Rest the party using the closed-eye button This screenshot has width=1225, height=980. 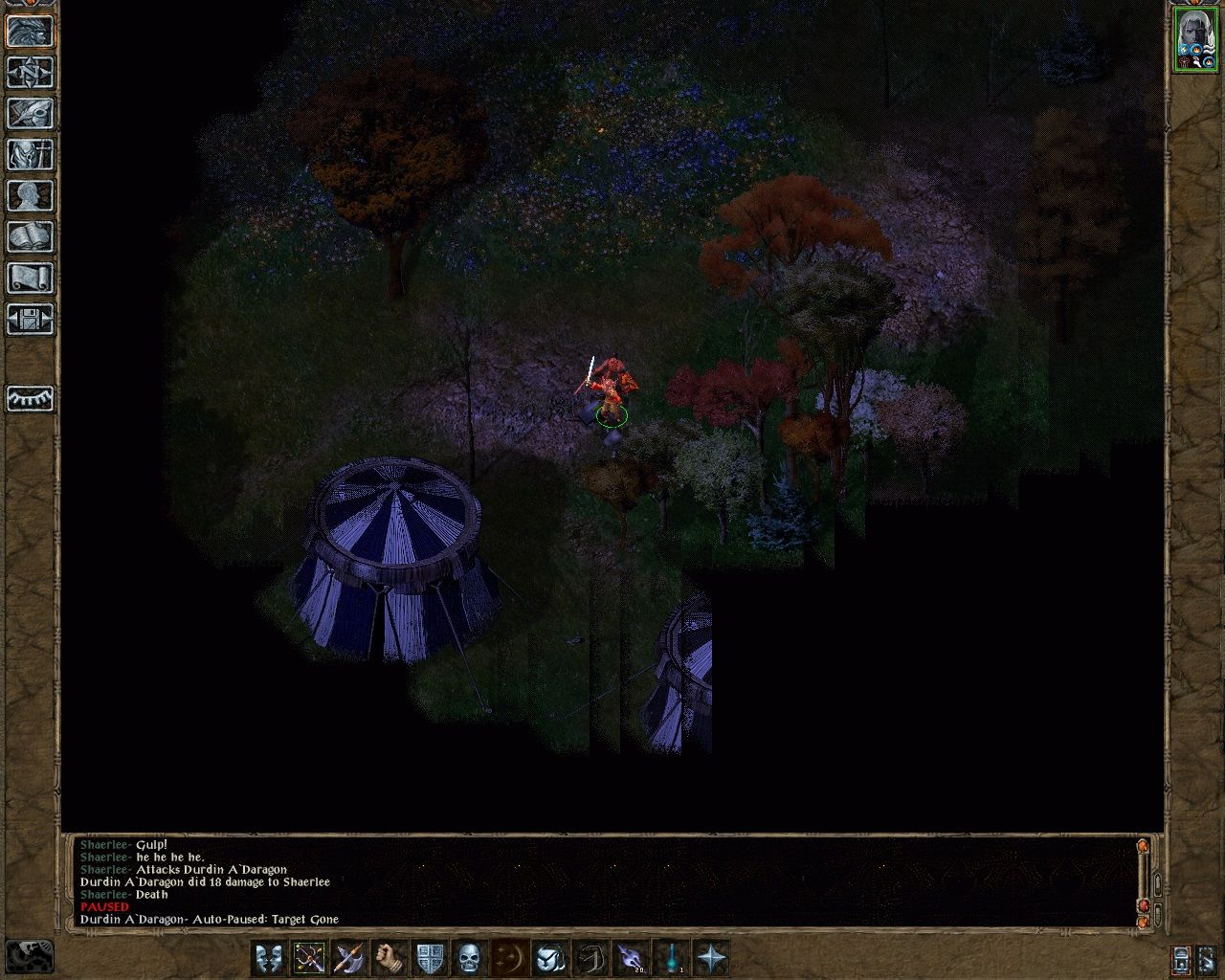[27, 399]
